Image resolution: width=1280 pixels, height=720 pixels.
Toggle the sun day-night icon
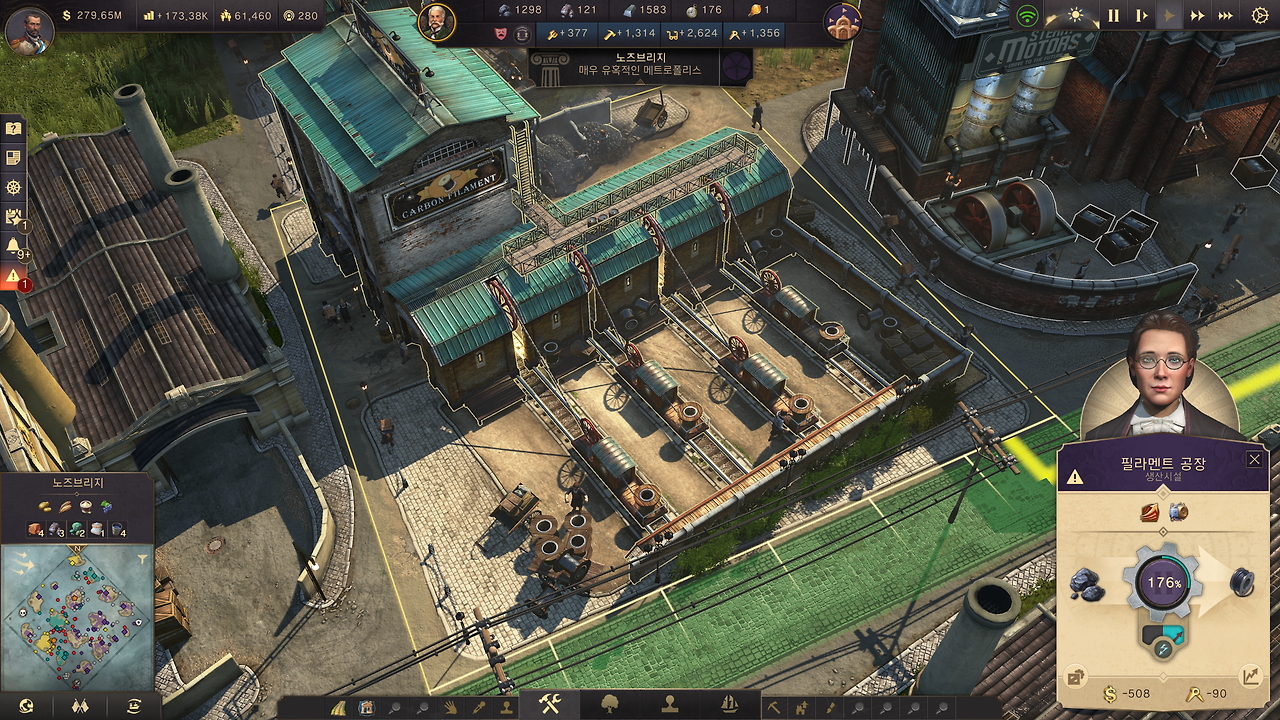click(x=1076, y=16)
